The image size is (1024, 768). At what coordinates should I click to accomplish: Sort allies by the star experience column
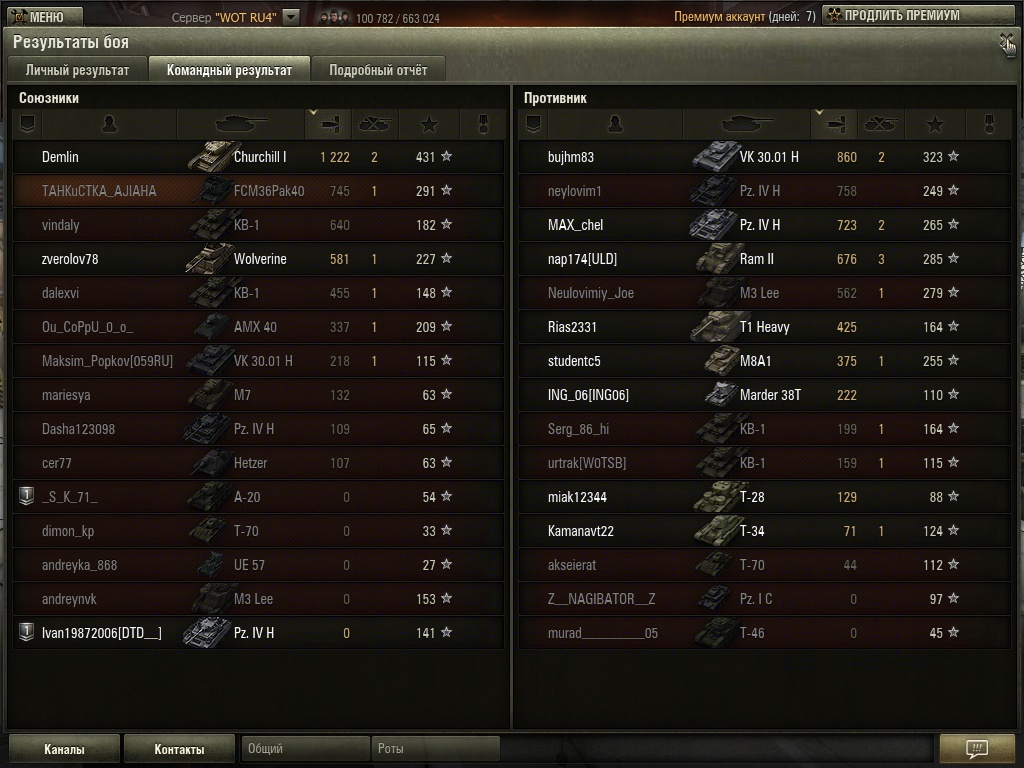(x=429, y=124)
